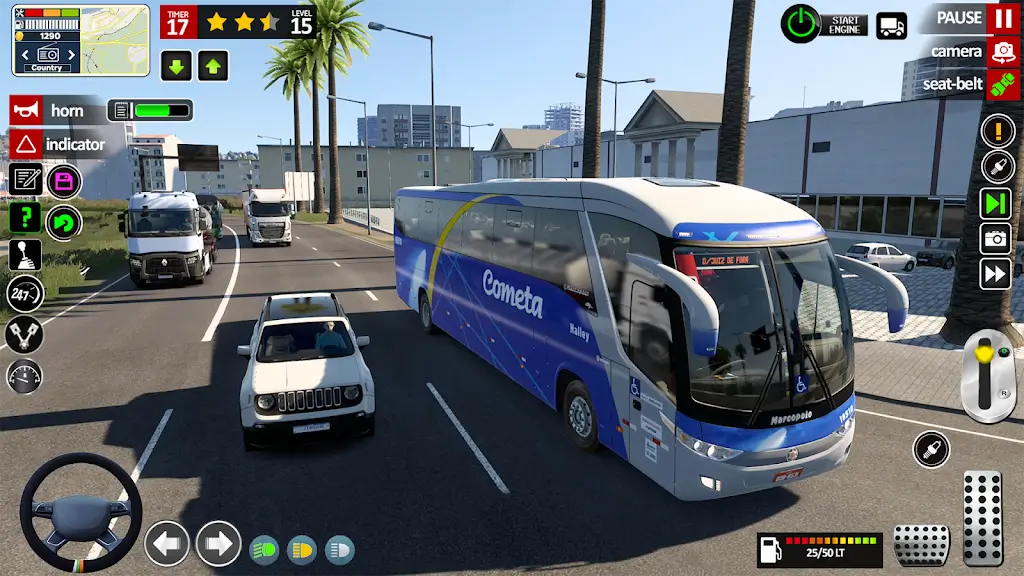1024x576 pixels.
Task: Tap the green down arrow button
Action: (176, 65)
